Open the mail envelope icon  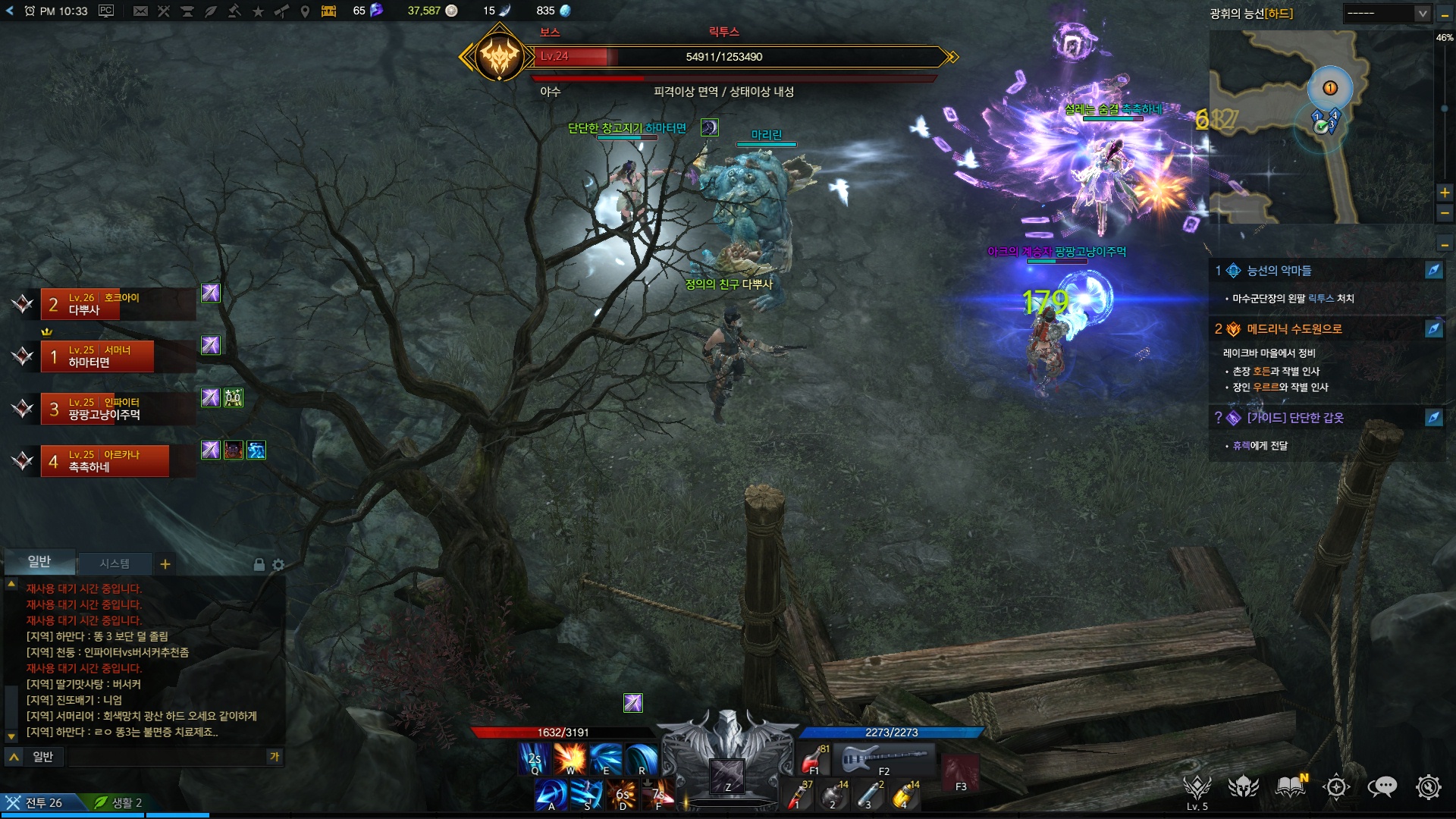[140, 11]
